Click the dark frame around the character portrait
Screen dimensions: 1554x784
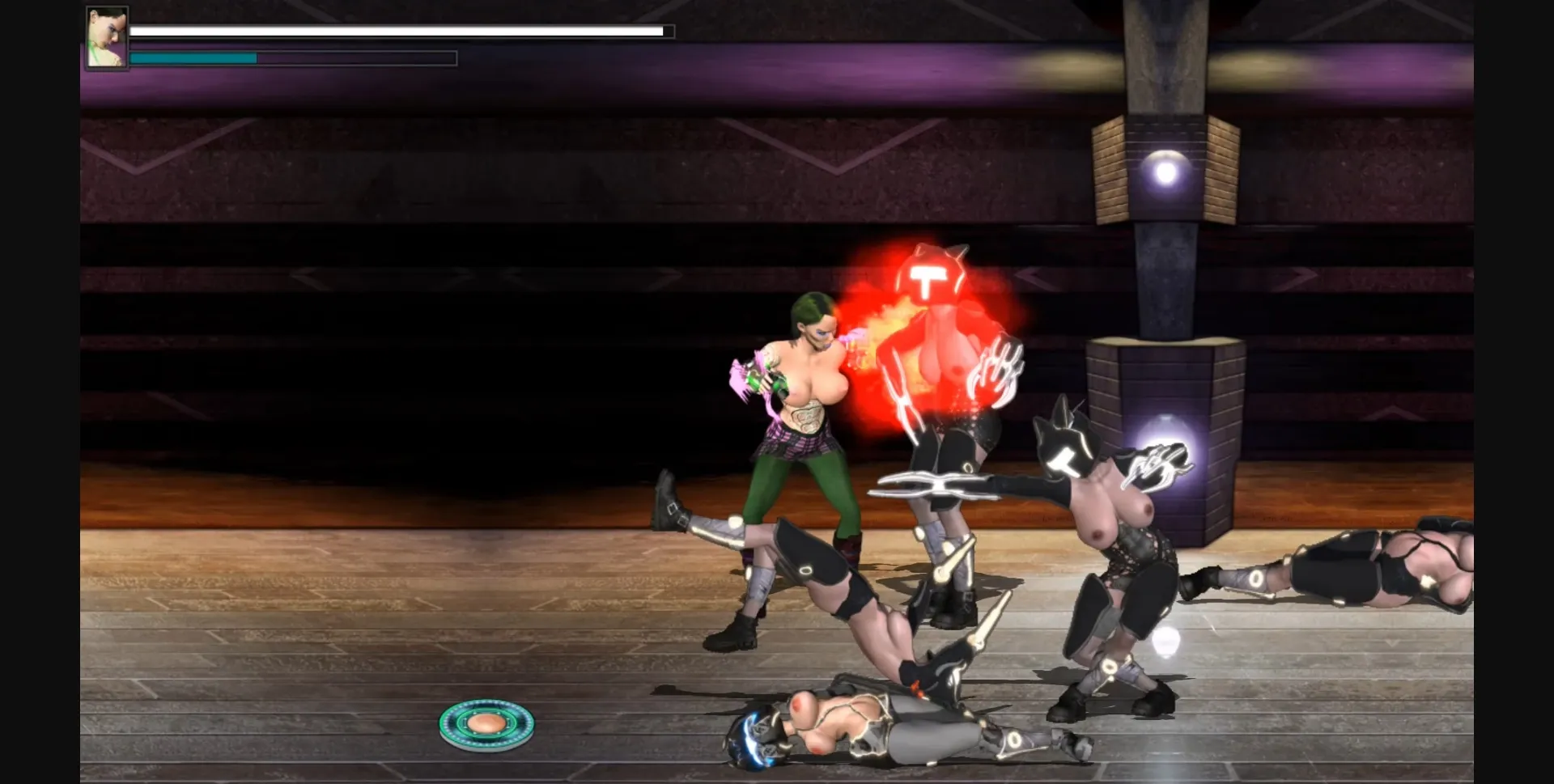pos(87,36)
